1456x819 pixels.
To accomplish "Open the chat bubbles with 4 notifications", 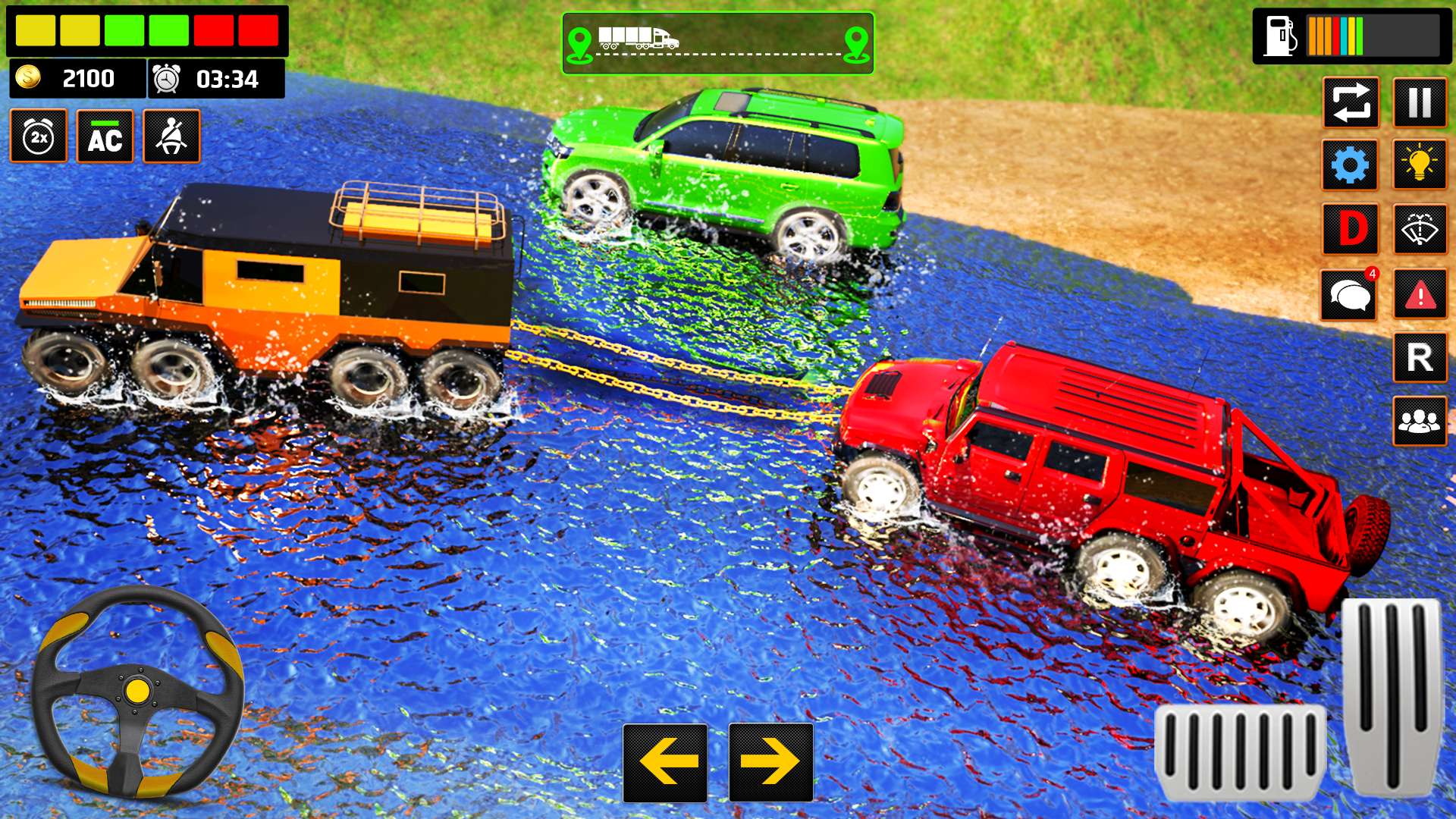I will (x=1351, y=294).
